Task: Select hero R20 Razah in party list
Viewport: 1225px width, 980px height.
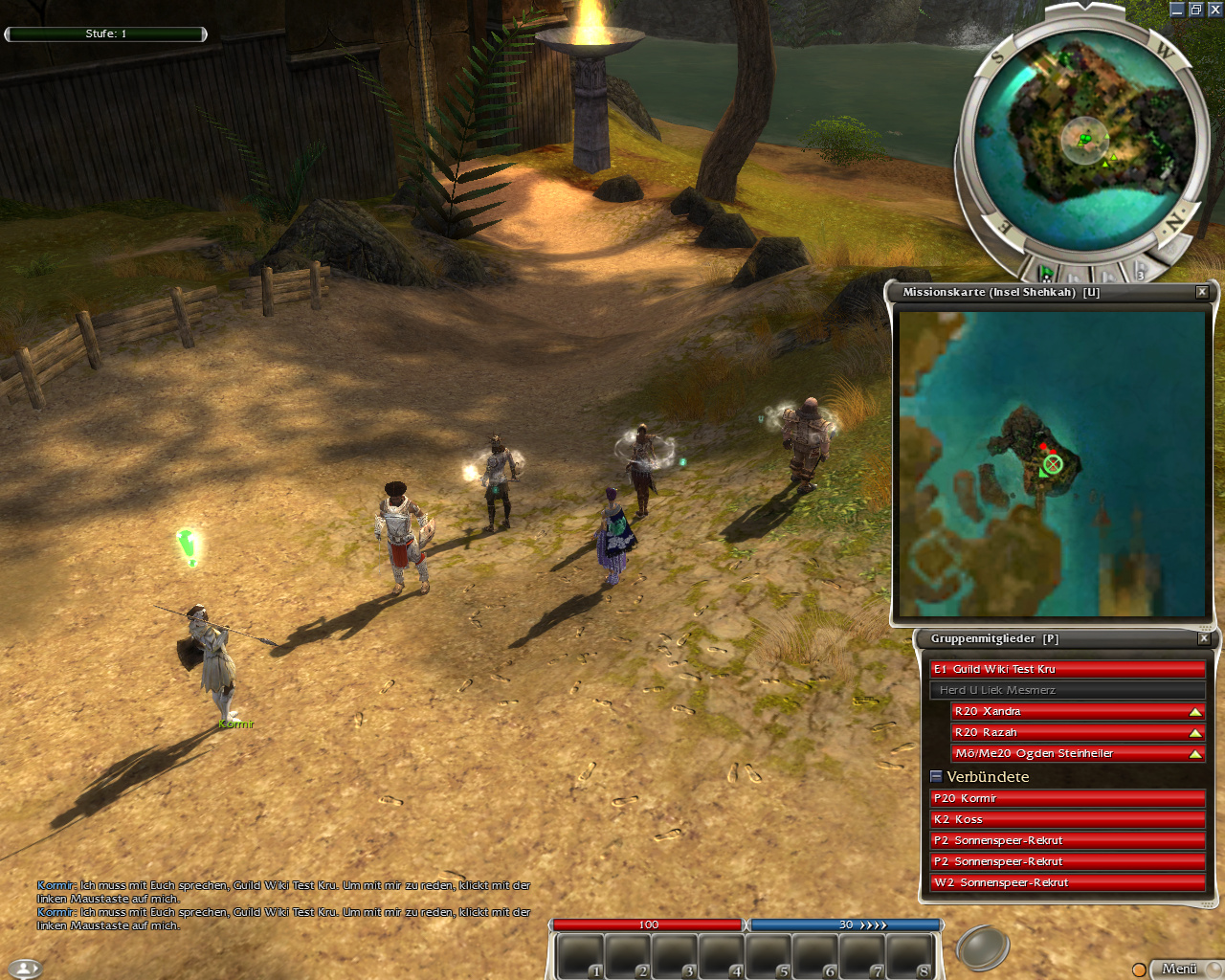Action: pyautogui.click(x=1066, y=732)
